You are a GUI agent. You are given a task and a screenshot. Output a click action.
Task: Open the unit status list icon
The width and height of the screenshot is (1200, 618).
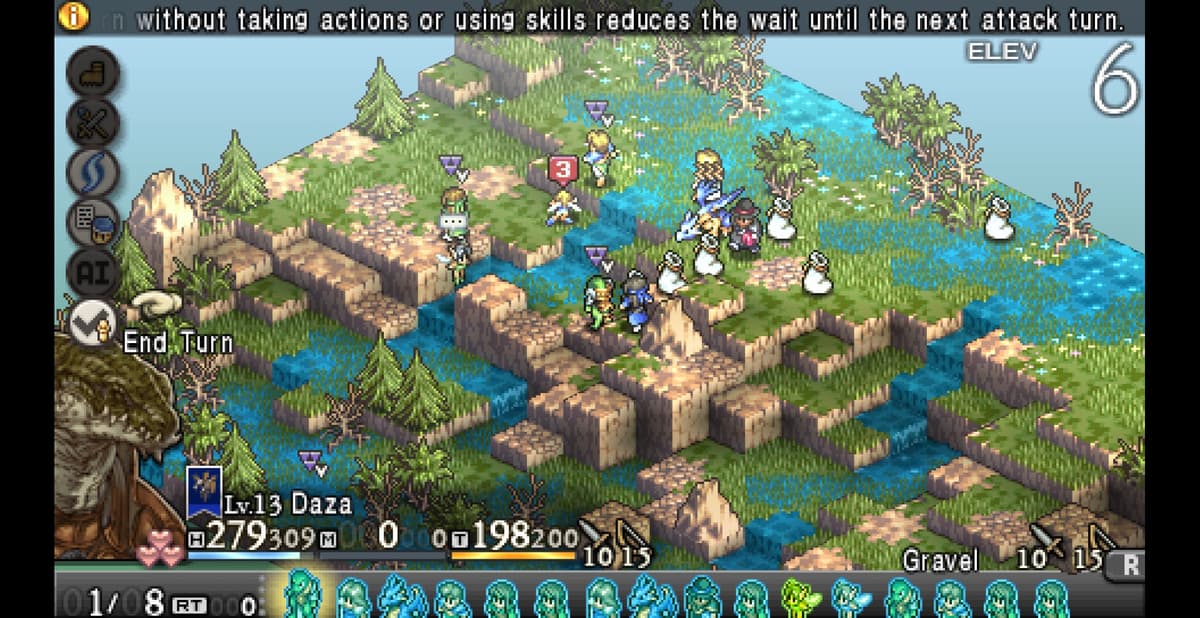(x=93, y=222)
